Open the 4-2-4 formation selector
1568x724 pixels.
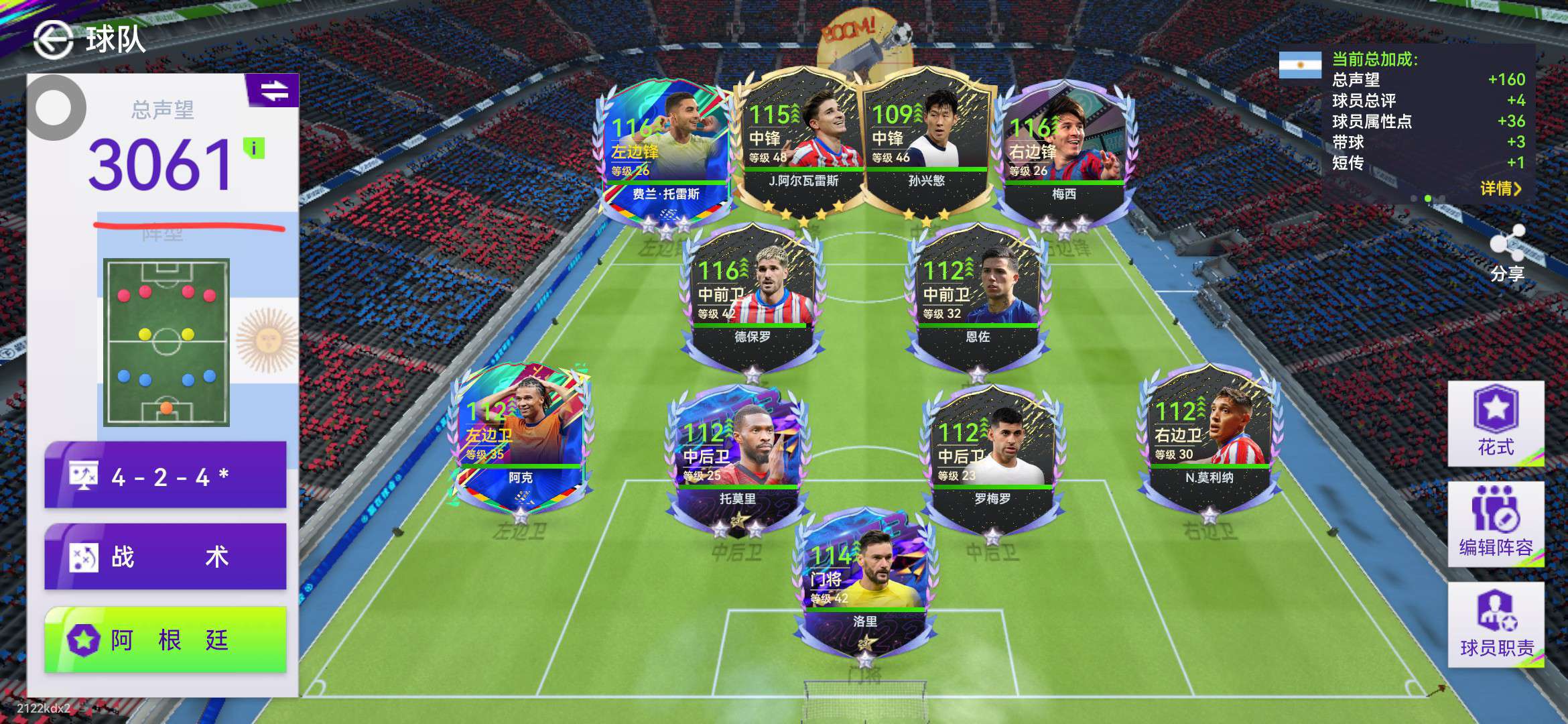[166, 476]
